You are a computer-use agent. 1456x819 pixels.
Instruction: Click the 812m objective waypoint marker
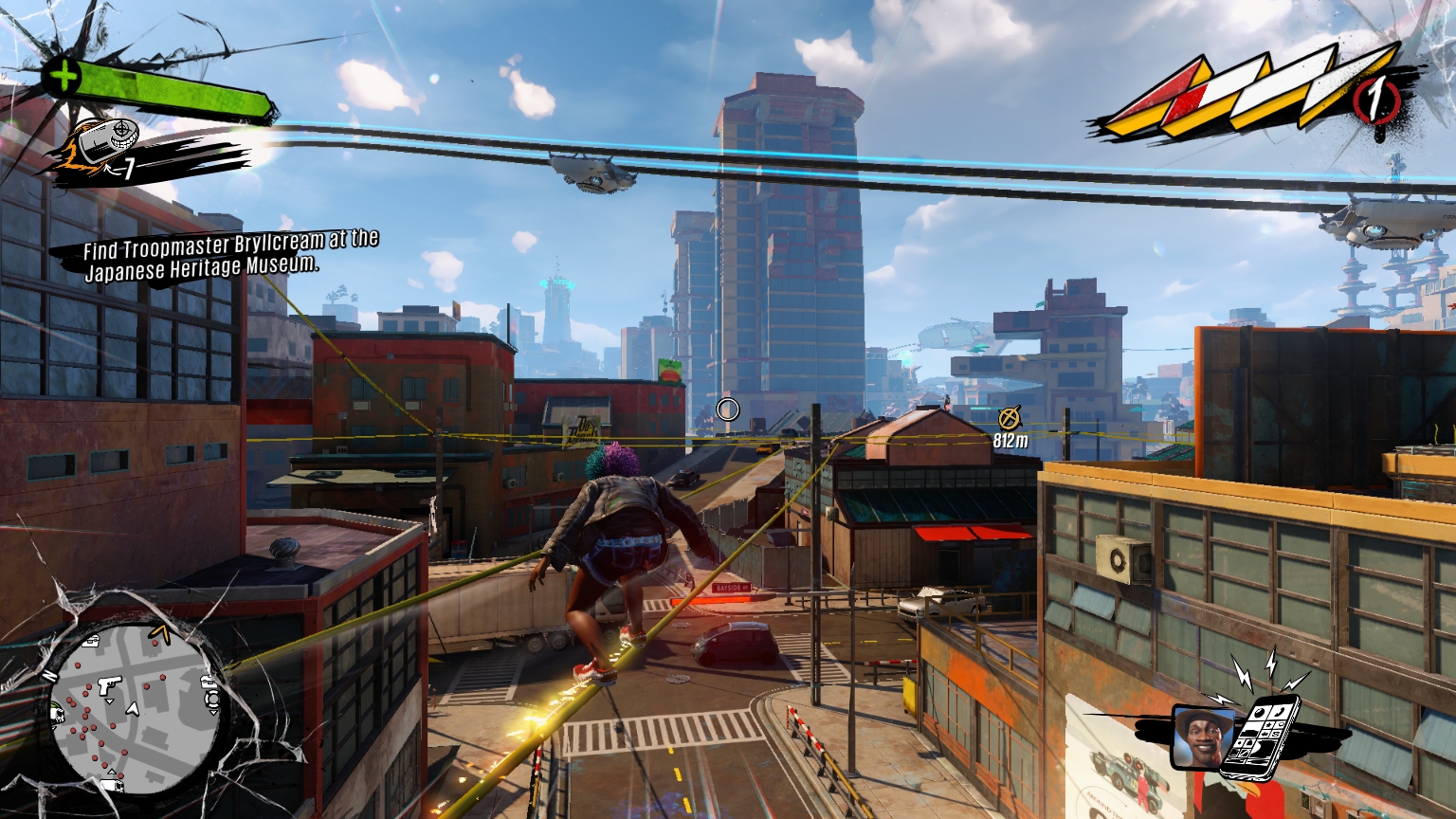click(x=1009, y=417)
